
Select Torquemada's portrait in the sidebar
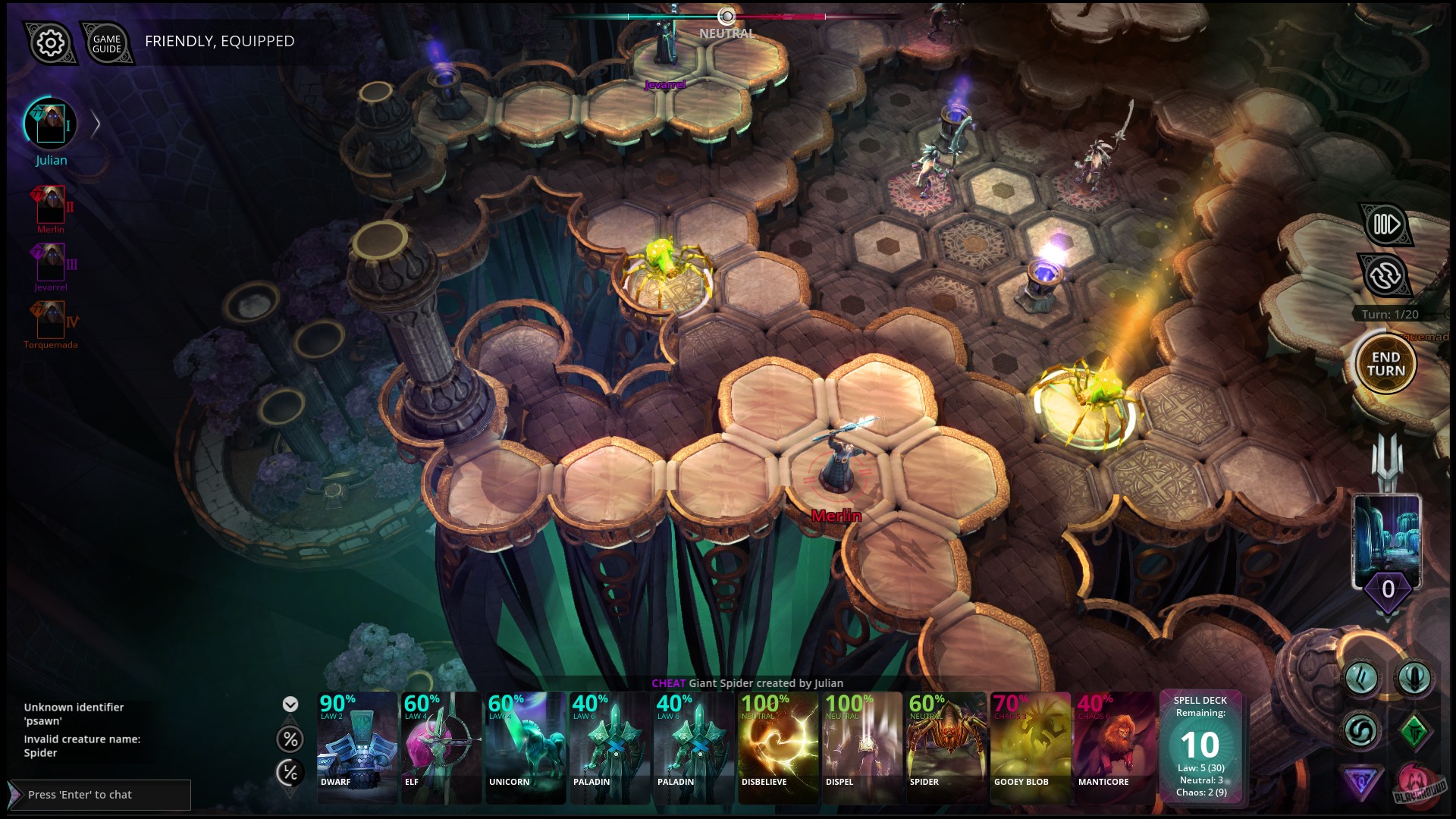[50, 322]
